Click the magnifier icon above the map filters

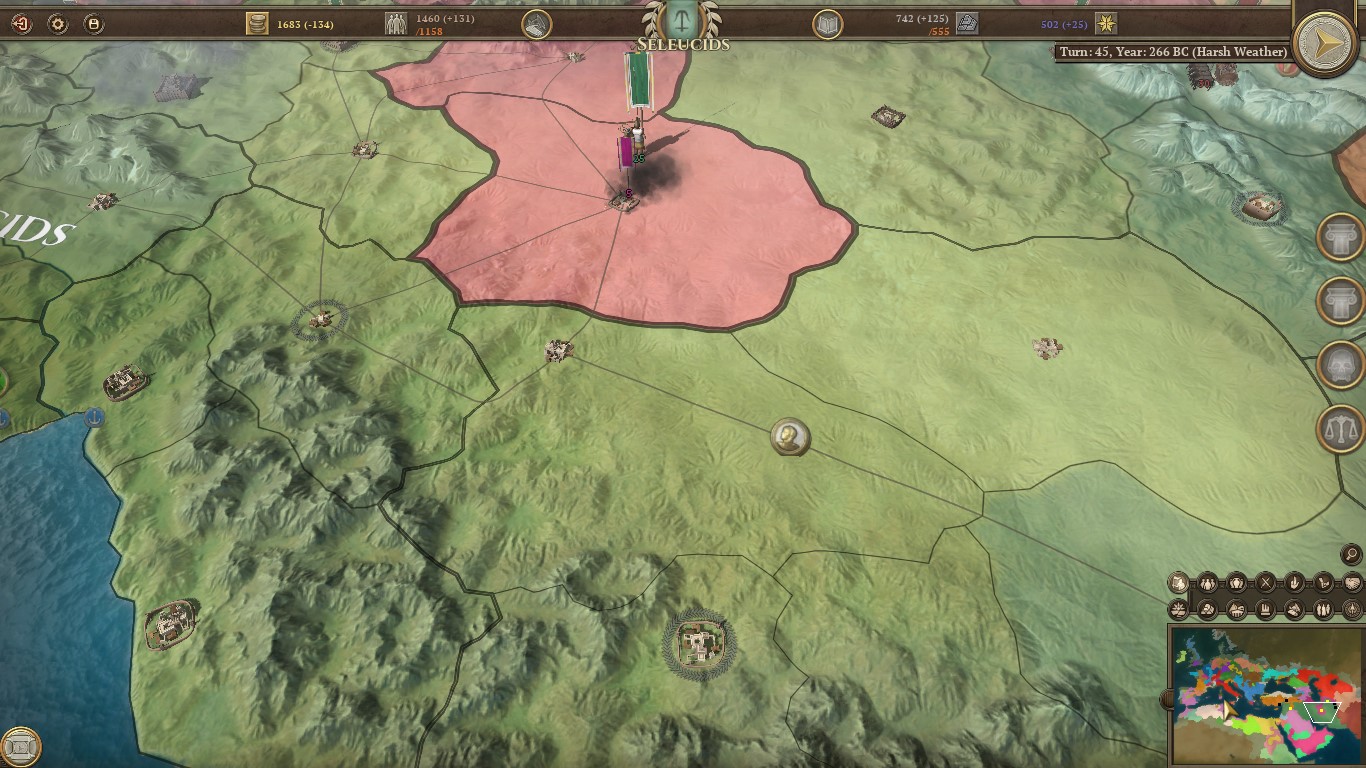(1350, 555)
